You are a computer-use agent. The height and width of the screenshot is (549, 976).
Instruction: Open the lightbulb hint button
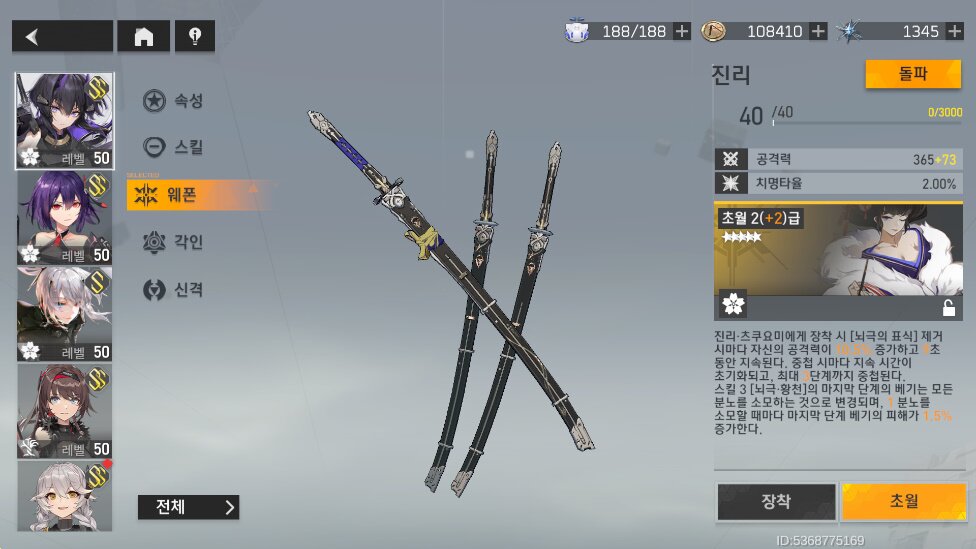195,37
